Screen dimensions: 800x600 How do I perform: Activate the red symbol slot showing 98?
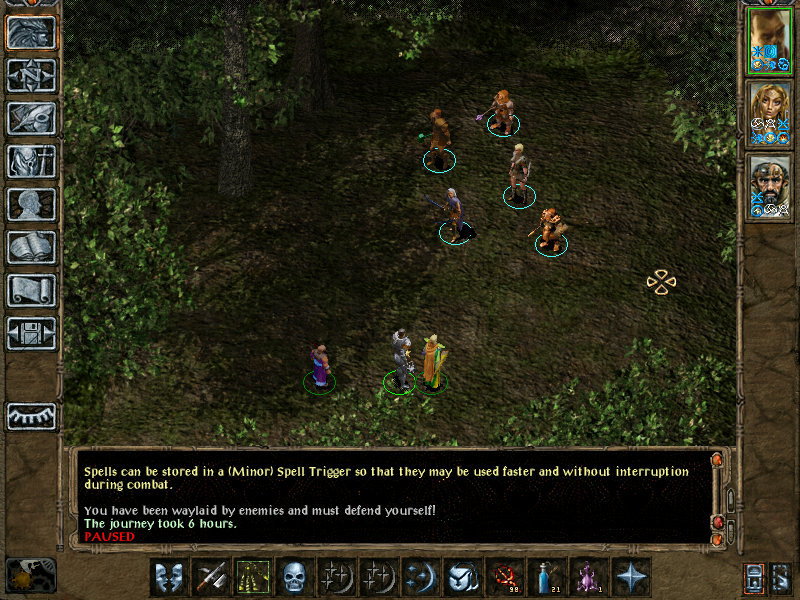point(504,577)
